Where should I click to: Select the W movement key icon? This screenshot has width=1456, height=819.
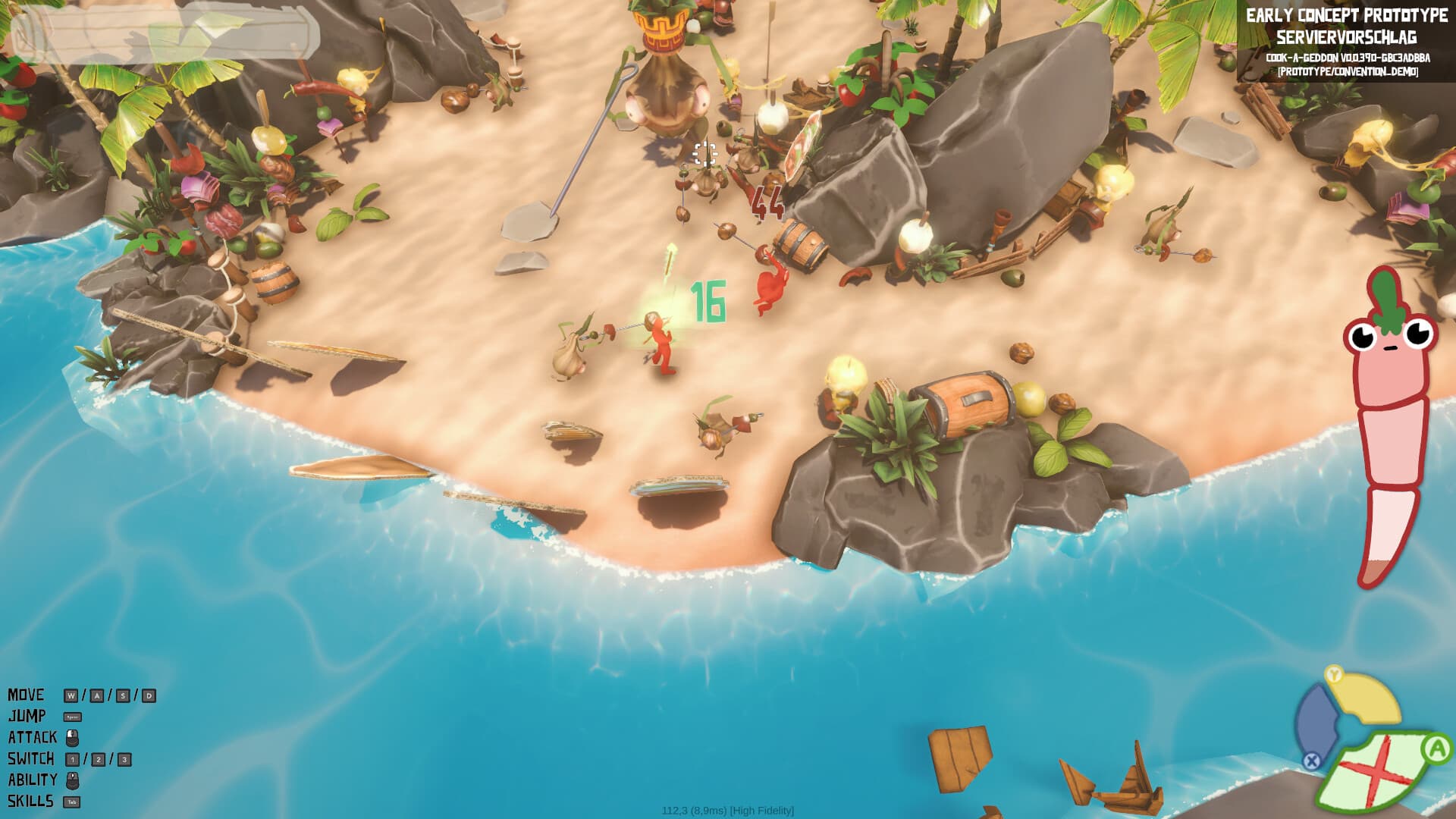71,695
